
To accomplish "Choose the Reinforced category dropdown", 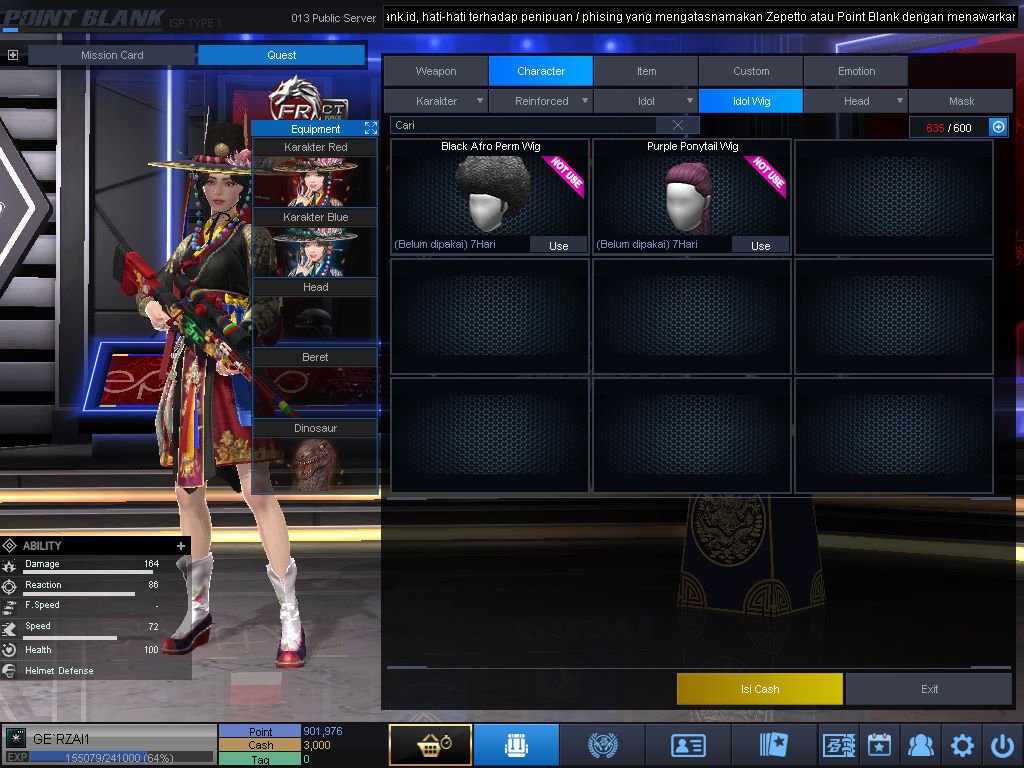I will [542, 101].
